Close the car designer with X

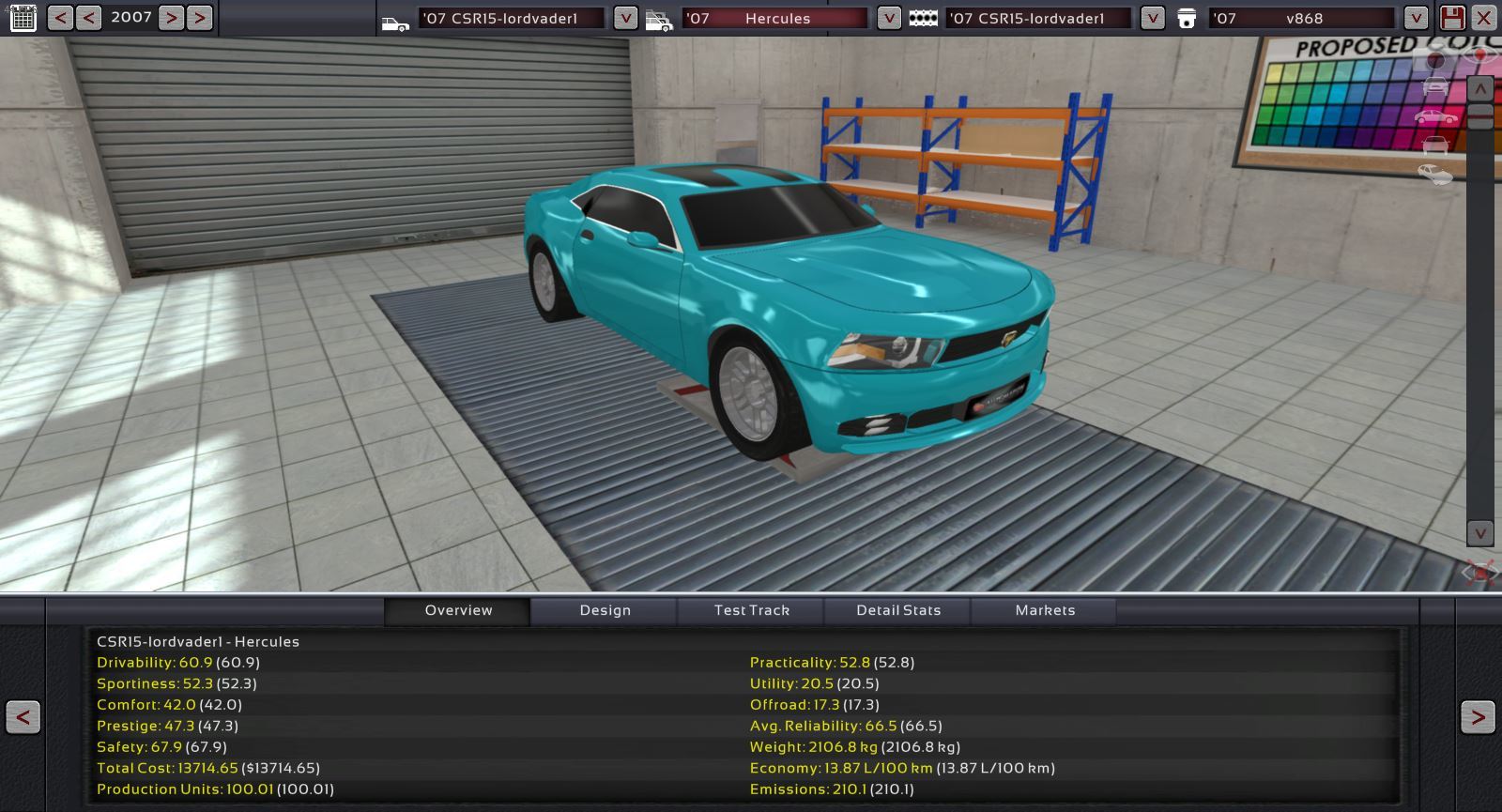(1484, 18)
